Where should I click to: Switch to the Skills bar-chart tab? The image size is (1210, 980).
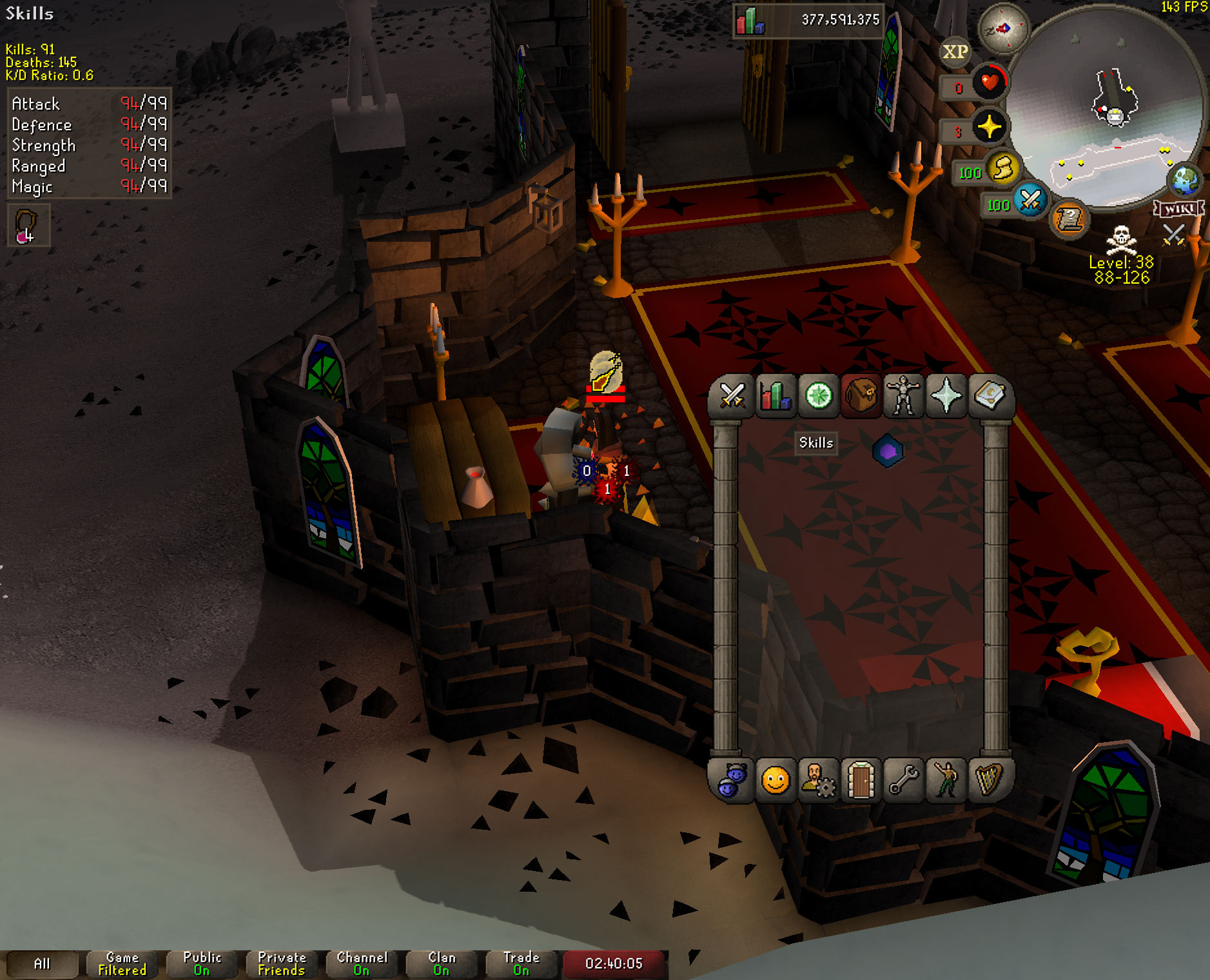point(775,396)
